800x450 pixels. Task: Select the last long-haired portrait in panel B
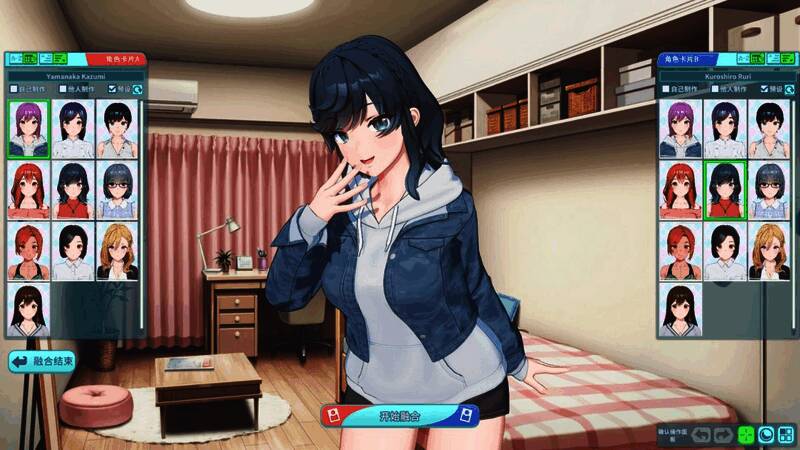pyautogui.click(x=680, y=310)
